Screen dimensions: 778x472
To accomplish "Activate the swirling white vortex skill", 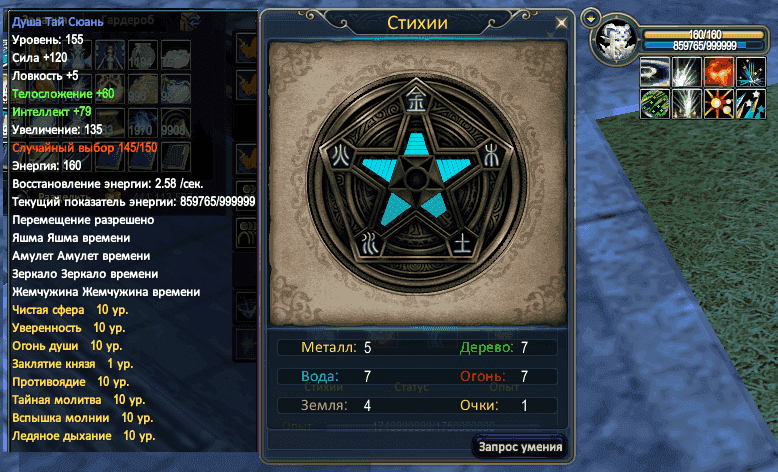I will tap(656, 72).
